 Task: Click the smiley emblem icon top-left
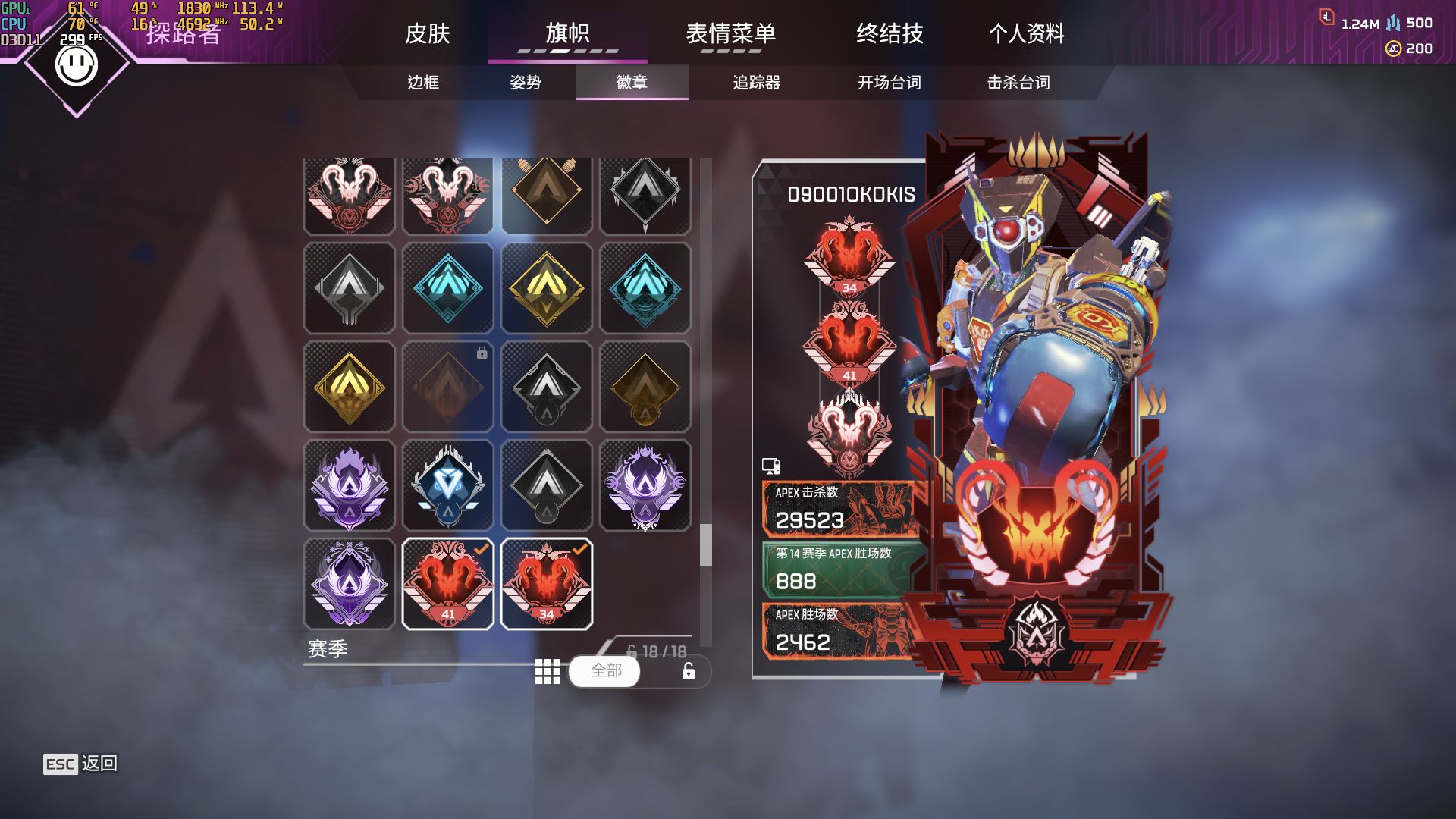(x=76, y=64)
